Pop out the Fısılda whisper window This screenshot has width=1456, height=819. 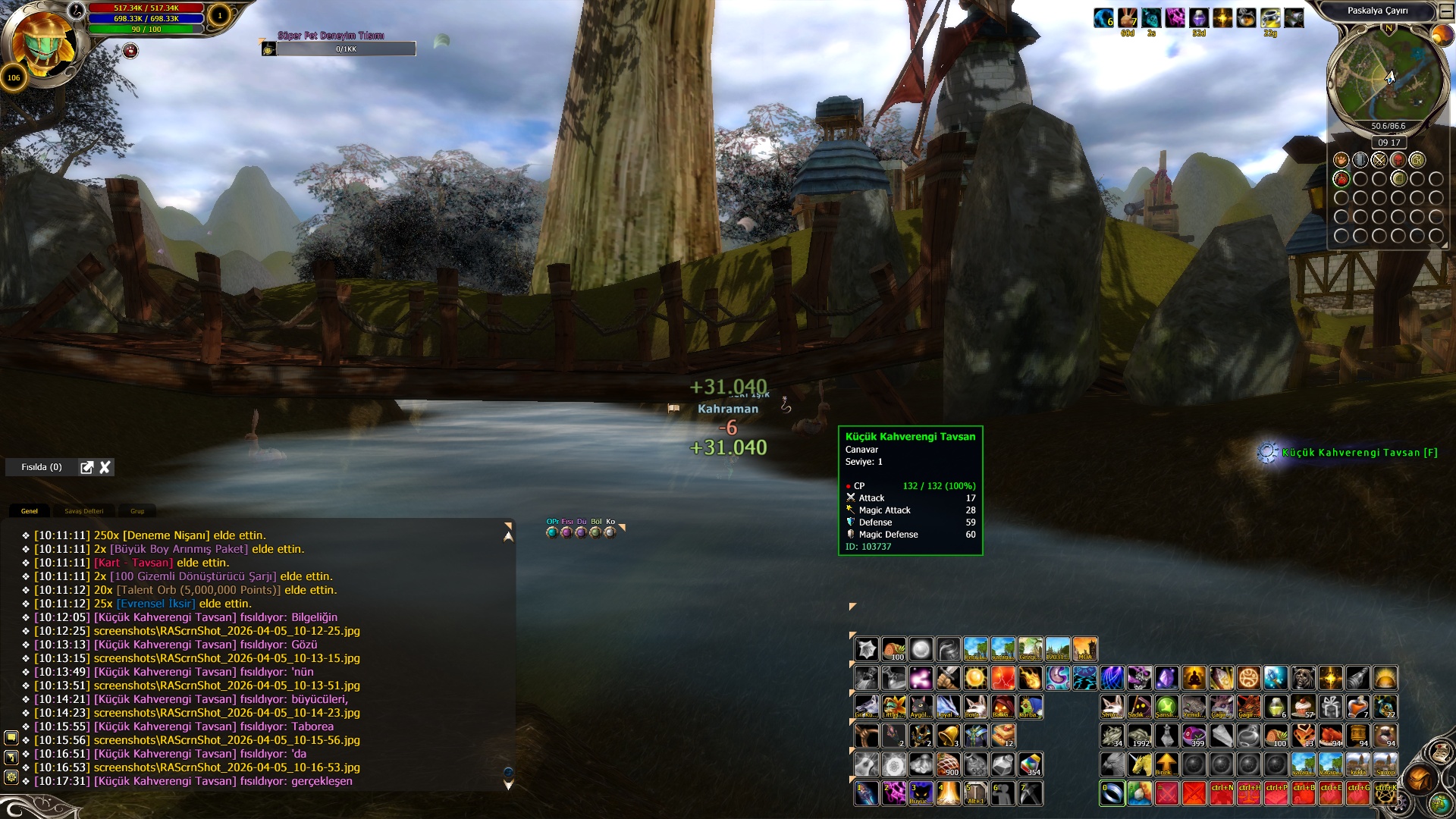(87, 467)
